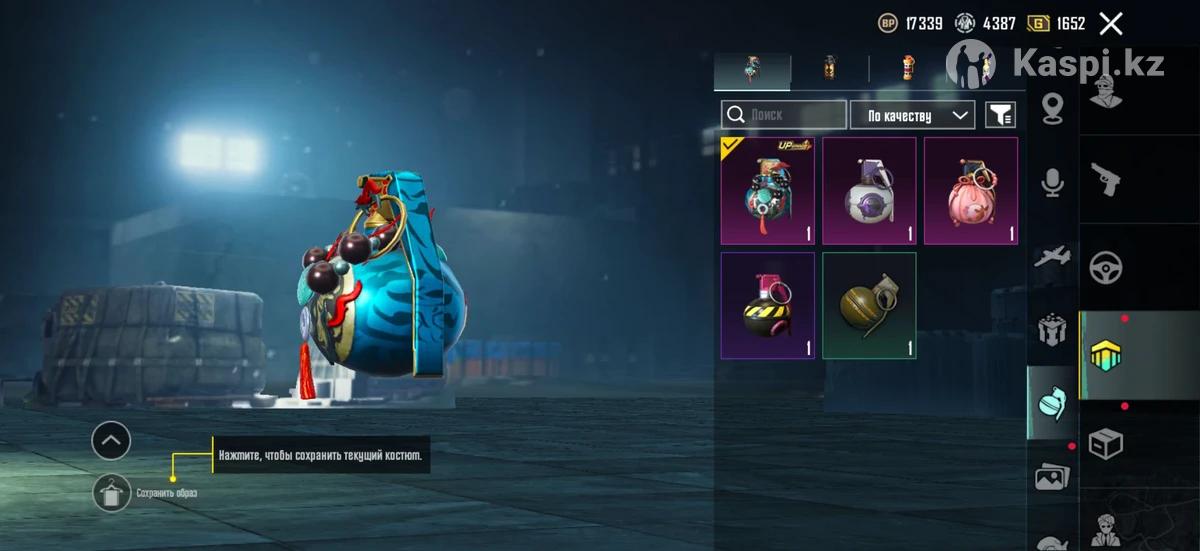
Task: Close the inventory screen
Action: click(x=1110, y=24)
